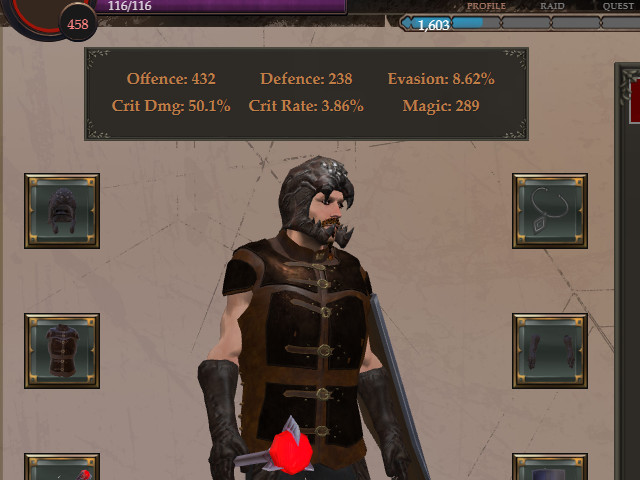Select the red-tipped weapon slot
Image resolution: width=640 pixels, height=480 pixels.
pyautogui.click(x=62, y=470)
